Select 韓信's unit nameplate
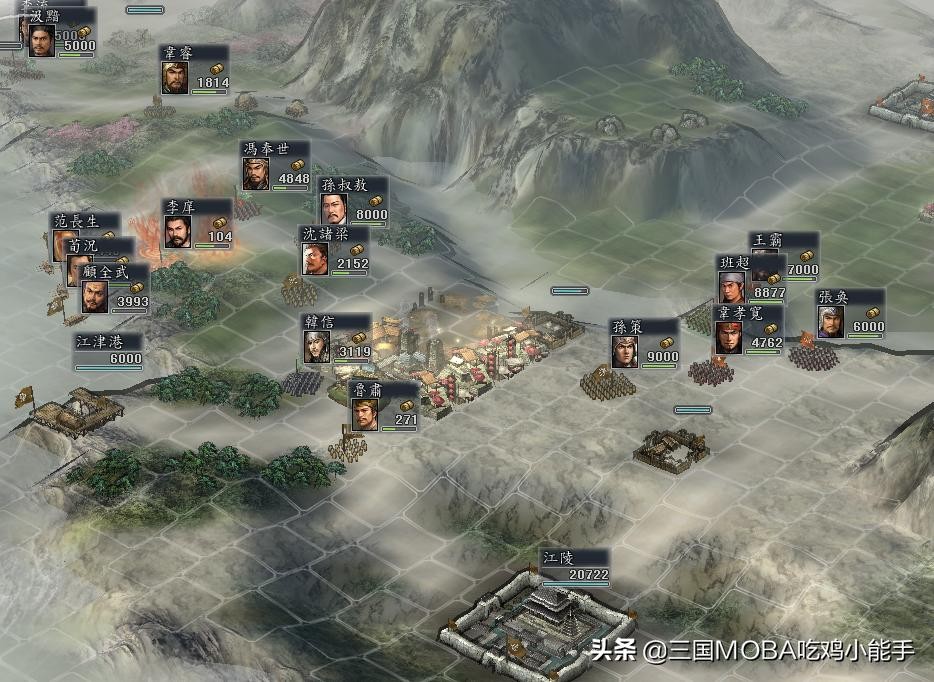The width and height of the screenshot is (934, 682). coord(337,339)
